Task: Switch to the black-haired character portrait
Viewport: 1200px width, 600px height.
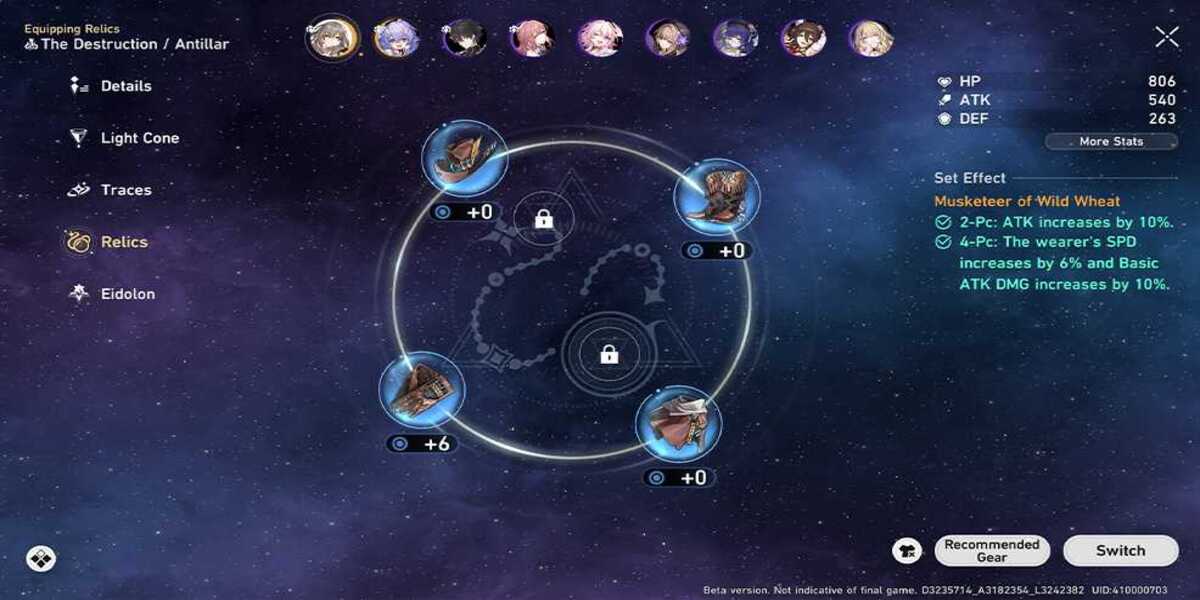Action: pos(464,38)
